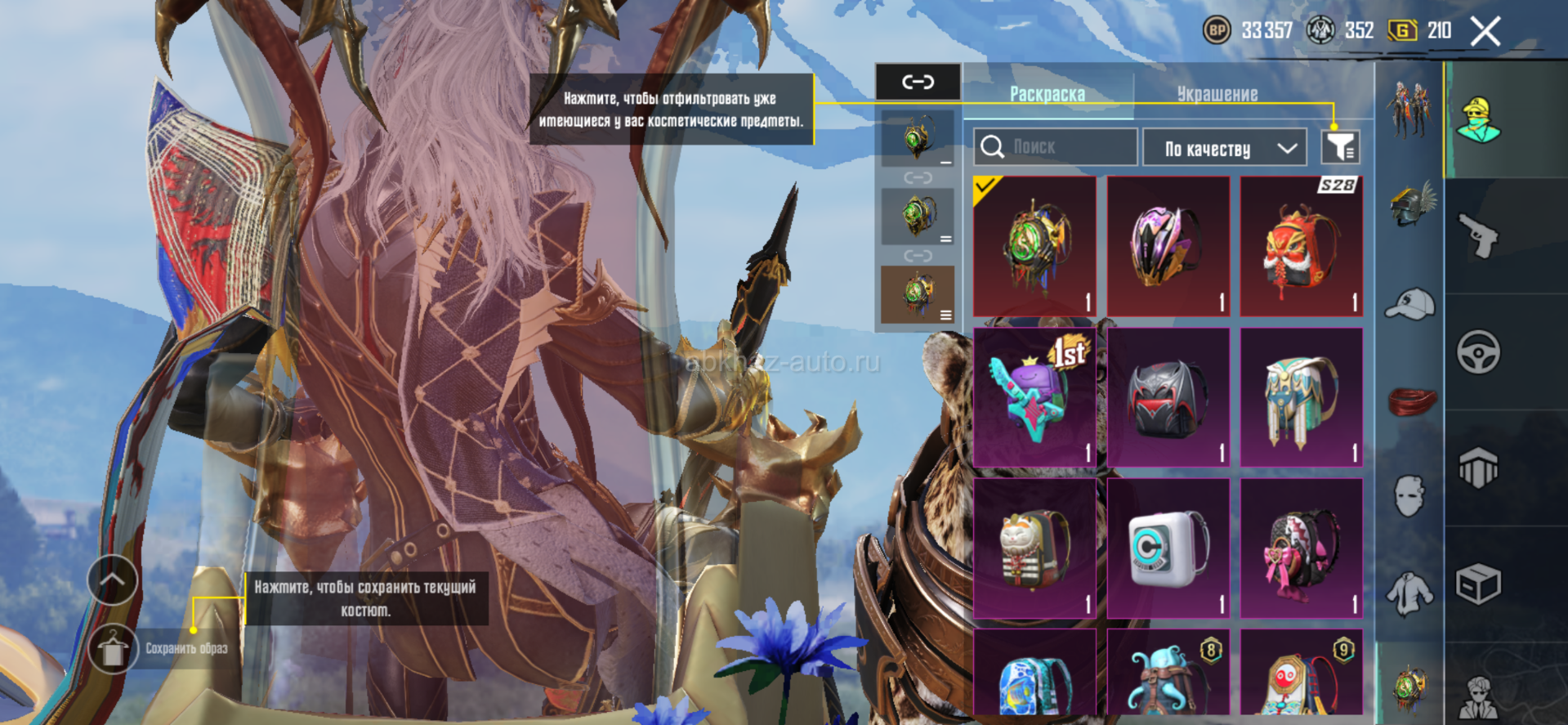Choose the purple and gold helmet backpack
Viewport: 1568px width, 725px height.
[1168, 246]
